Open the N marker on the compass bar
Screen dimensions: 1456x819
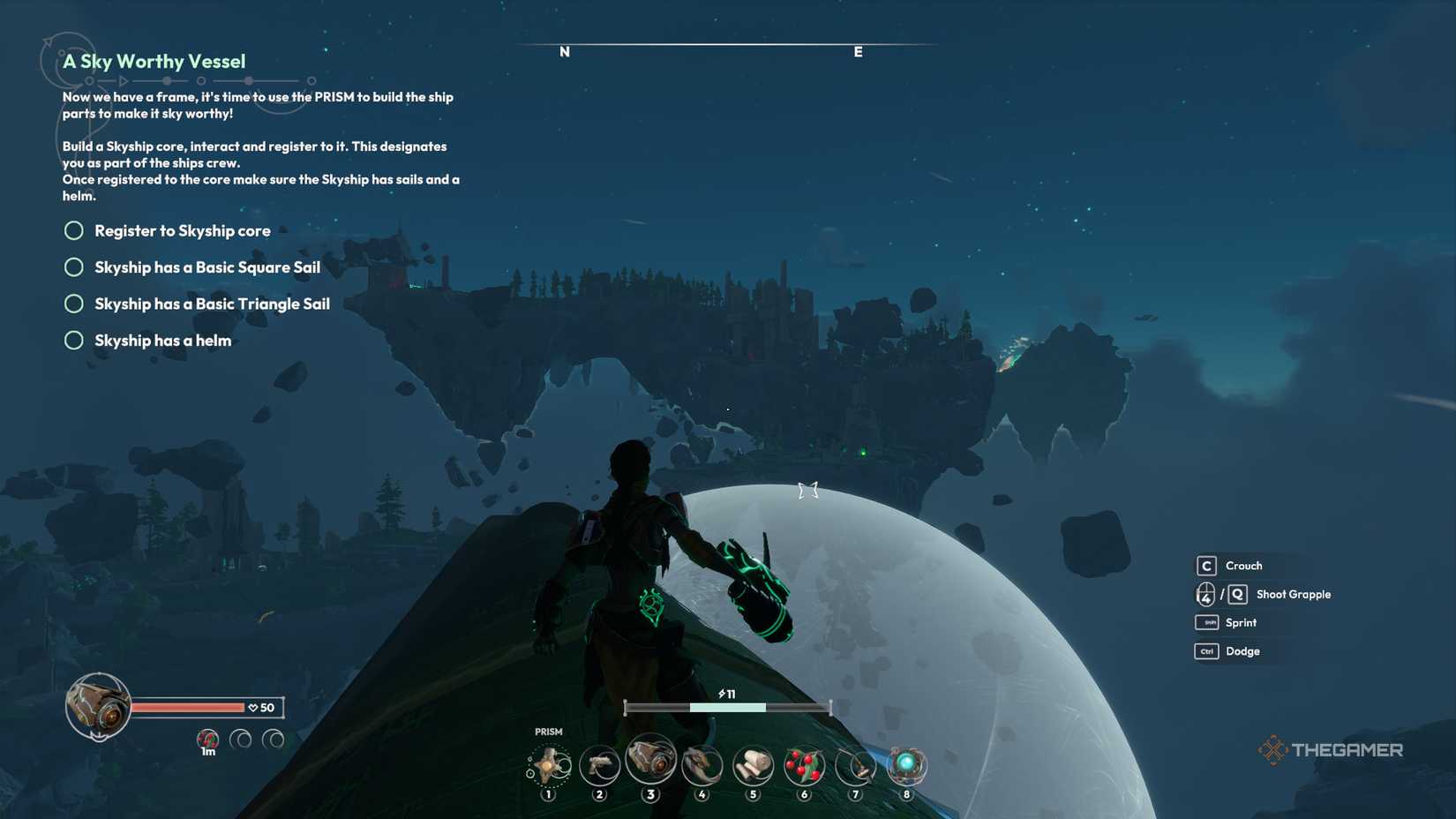click(x=563, y=52)
